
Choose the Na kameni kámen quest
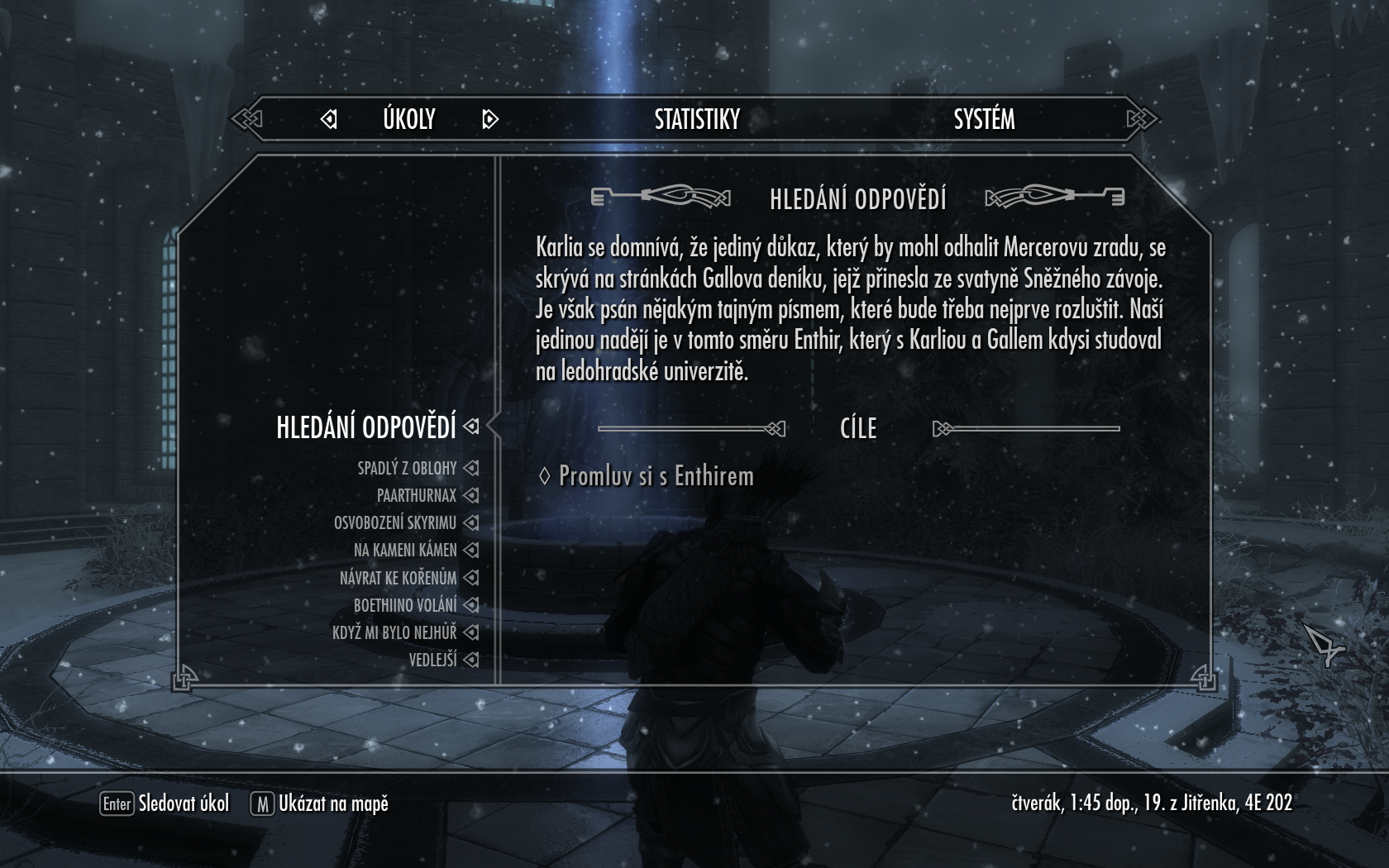[x=404, y=551]
